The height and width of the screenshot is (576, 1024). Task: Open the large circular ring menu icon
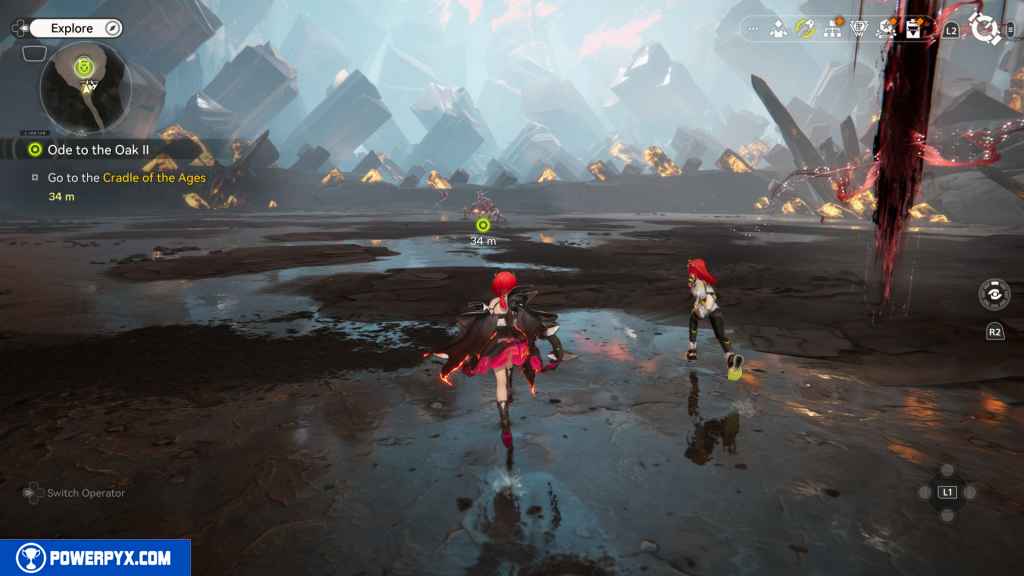coord(985,29)
